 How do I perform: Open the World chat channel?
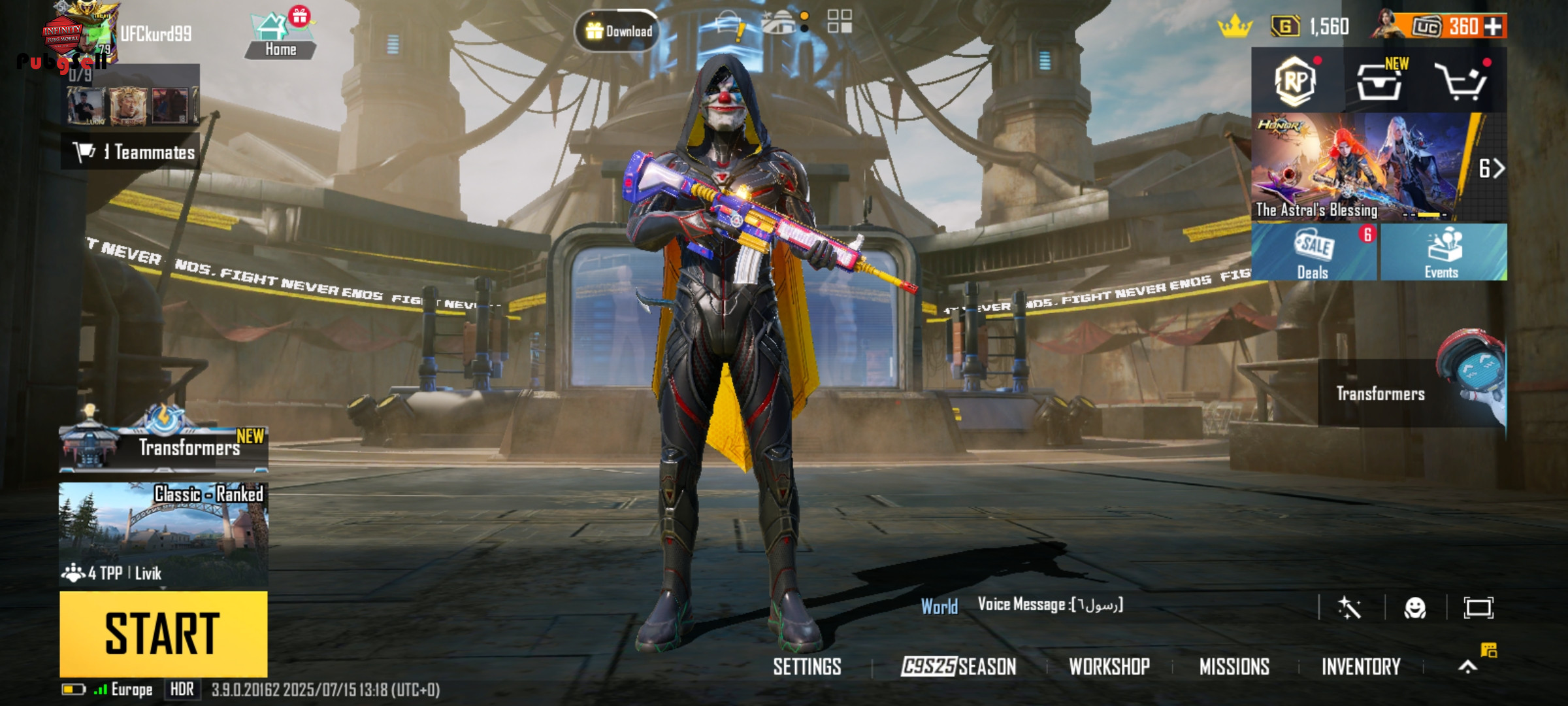[939, 607]
